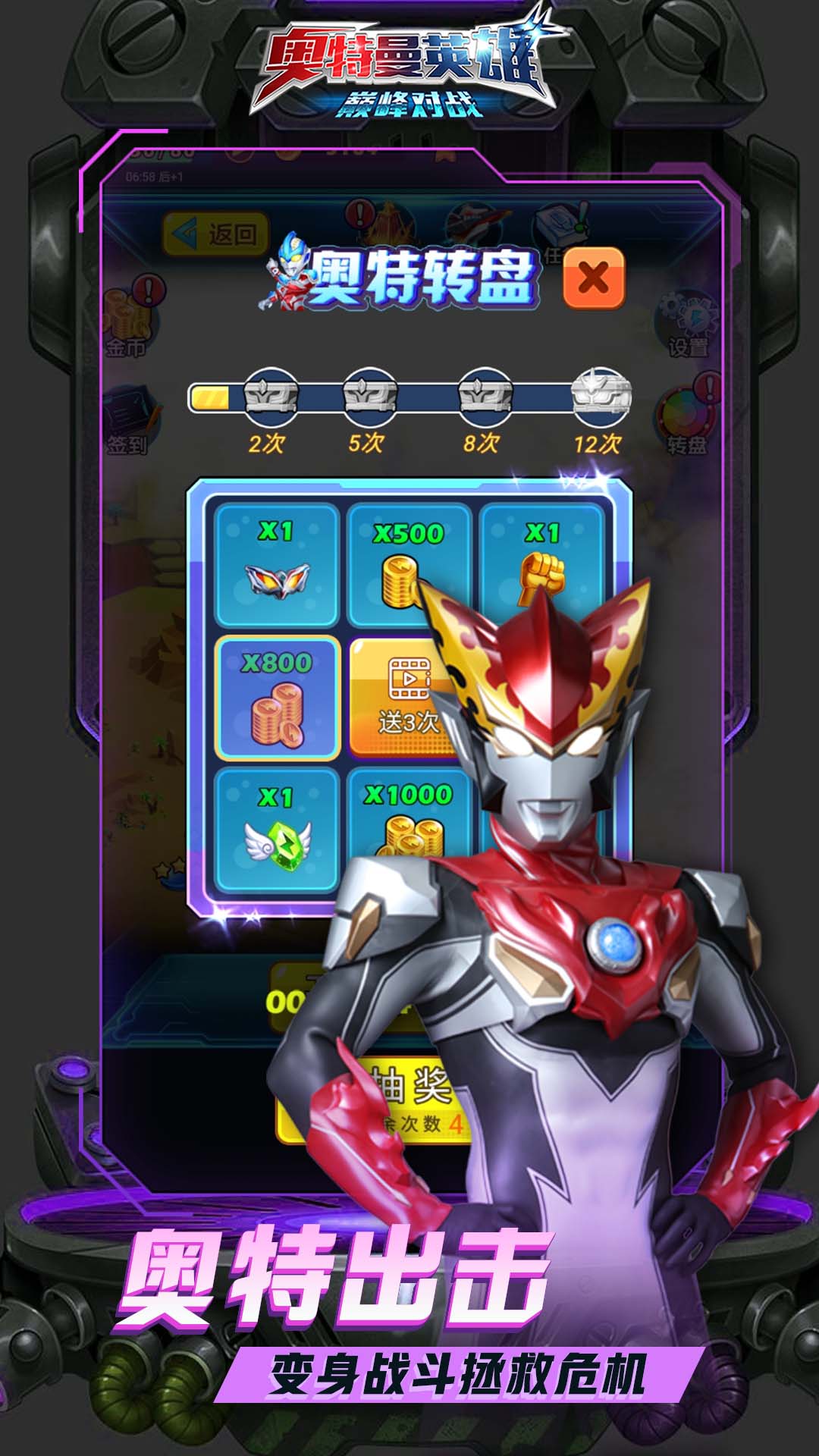The width and height of the screenshot is (819, 1456).
Task: Select the winged green gem tile
Action: pos(277,830)
